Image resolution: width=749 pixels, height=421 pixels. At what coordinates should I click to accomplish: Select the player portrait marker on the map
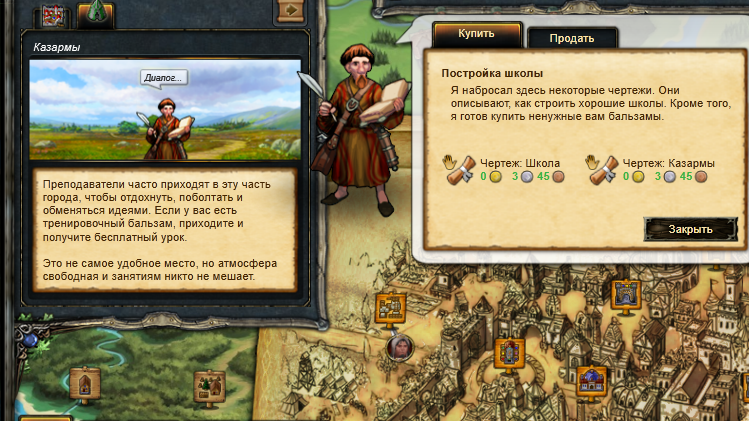pyautogui.click(x=400, y=346)
